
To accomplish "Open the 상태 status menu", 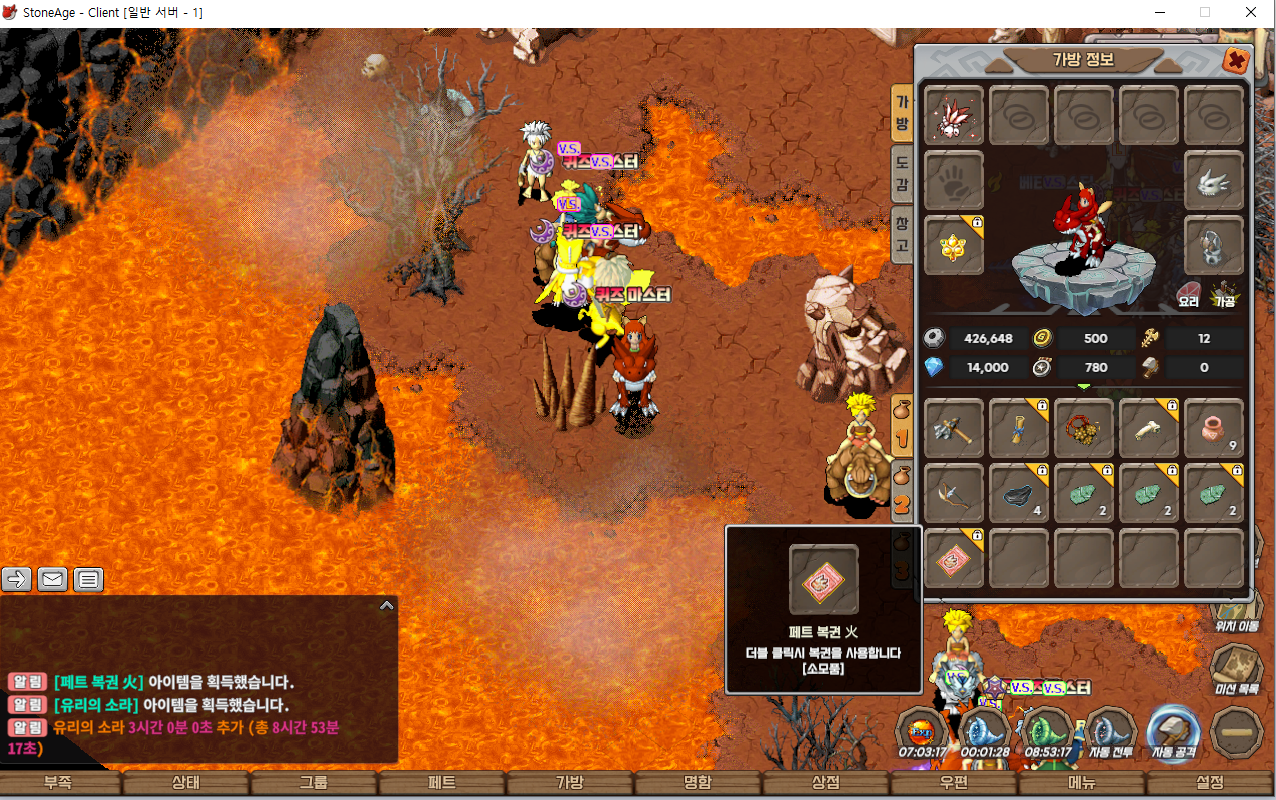I will (186, 783).
